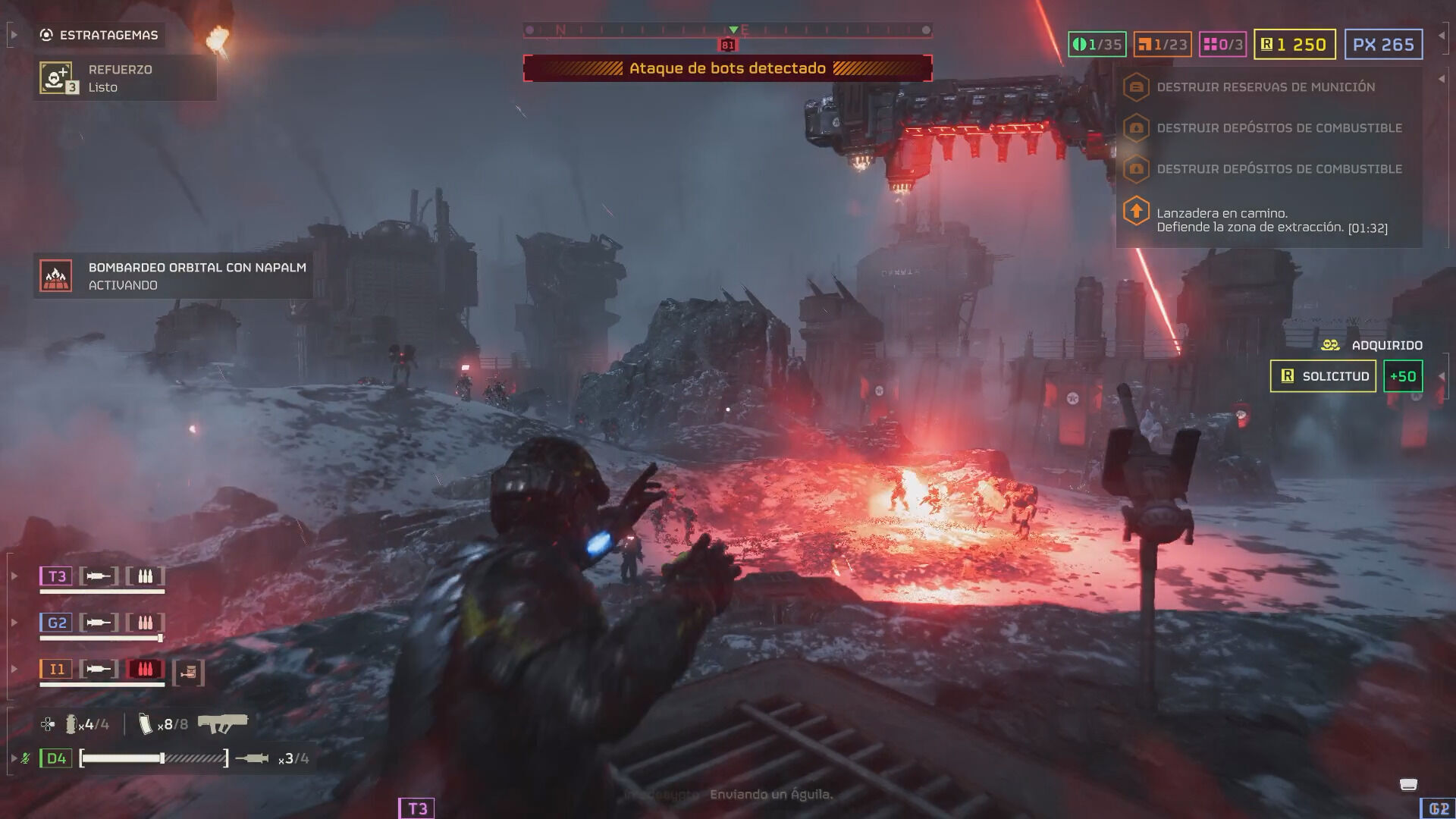Click the equipped rifle weapon icon
Viewport: 1456px width, 819px height.
pyautogui.click(x=222, y=723)
